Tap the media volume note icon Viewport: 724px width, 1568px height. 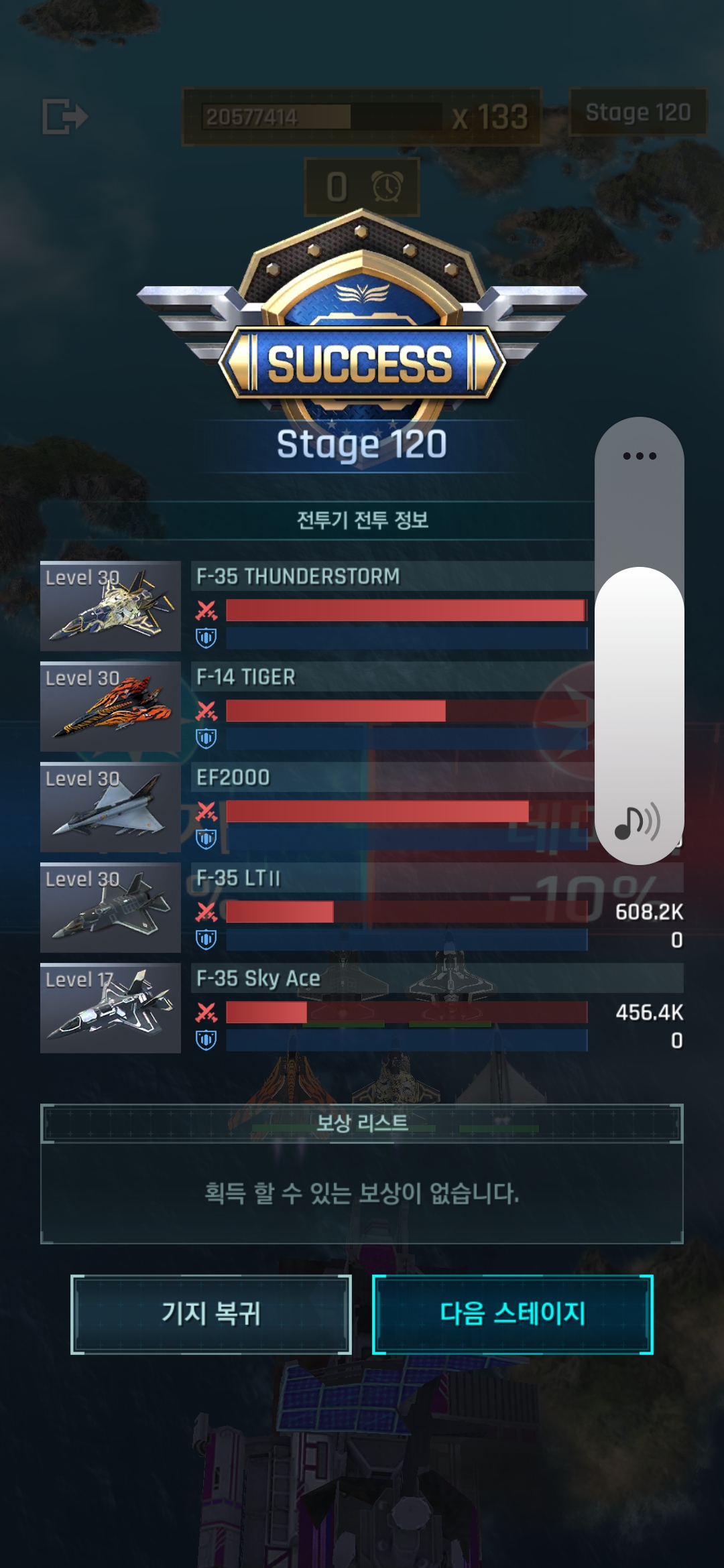tap(637, 823)
